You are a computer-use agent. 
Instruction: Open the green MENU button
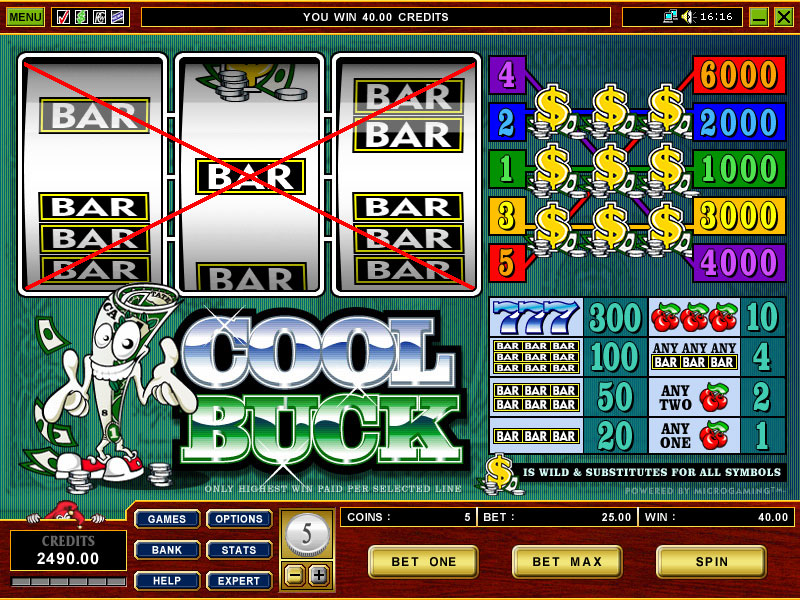25,17
